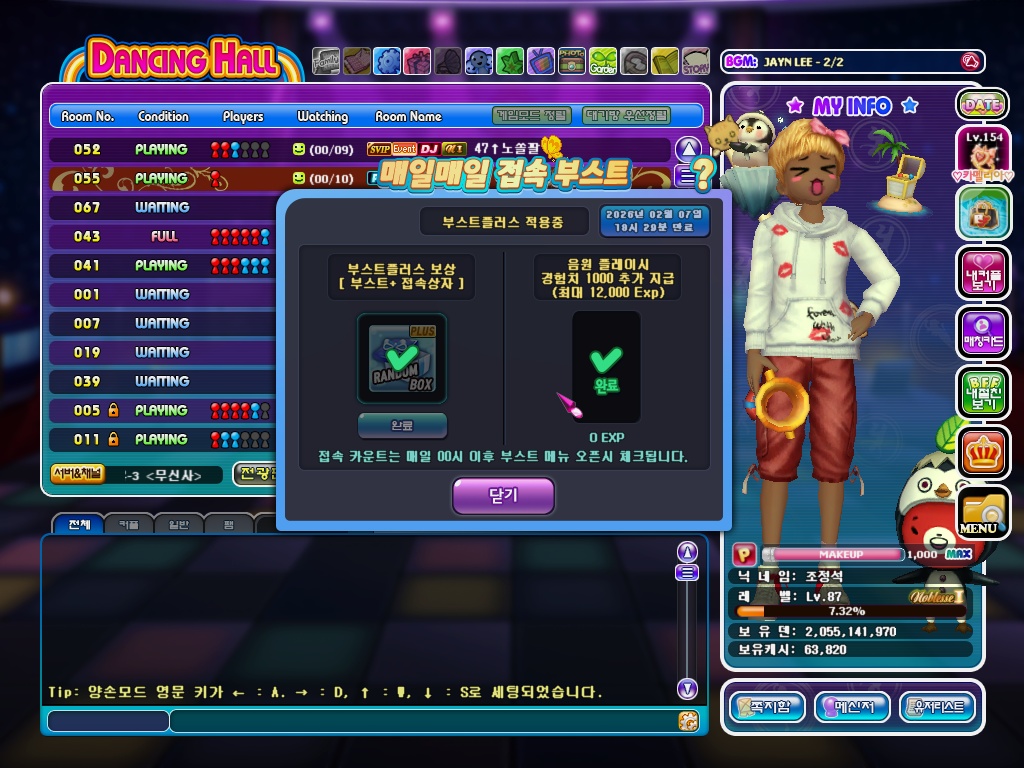The height and width of the screenshot is (768, 1024).
Task: Close the daily boost popup with 닫기
Action: click(502, 496)
